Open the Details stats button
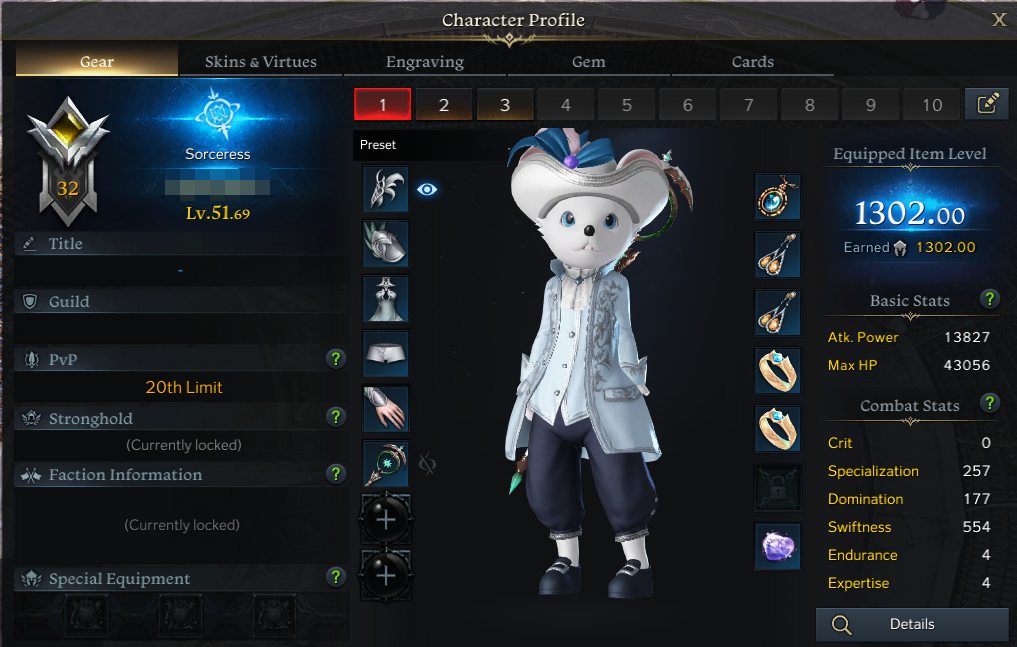 pos(911,624)
